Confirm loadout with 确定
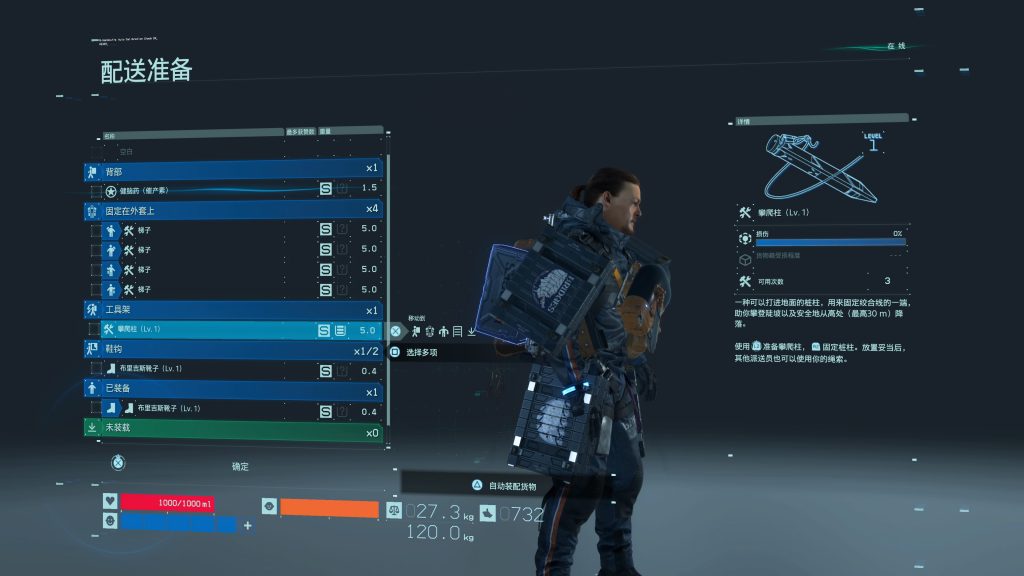Viewport: 1024px width, 576px height. [239, 466]
